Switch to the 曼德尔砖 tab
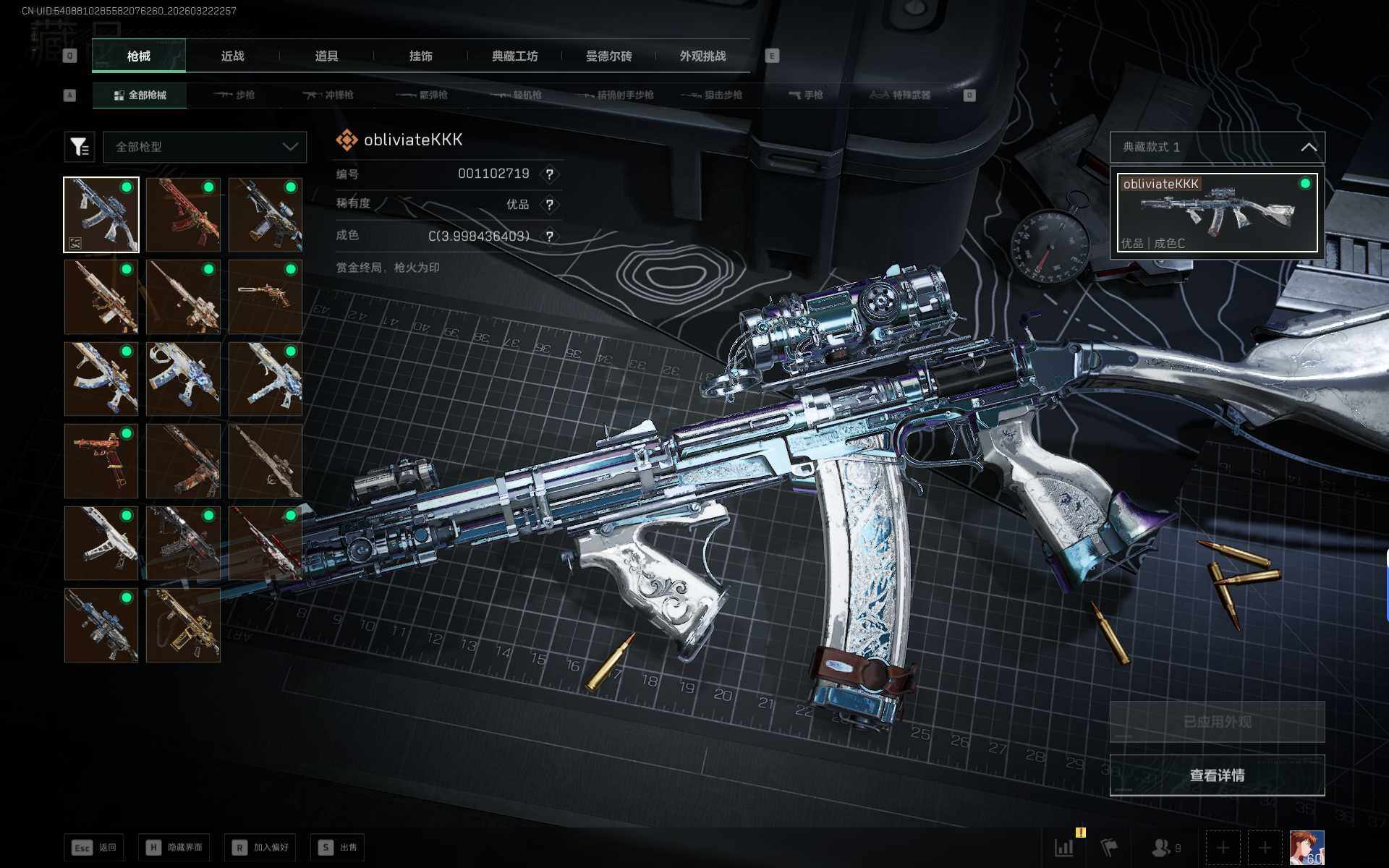Viewport: 1389px width, 868px height. pos(608,56)
